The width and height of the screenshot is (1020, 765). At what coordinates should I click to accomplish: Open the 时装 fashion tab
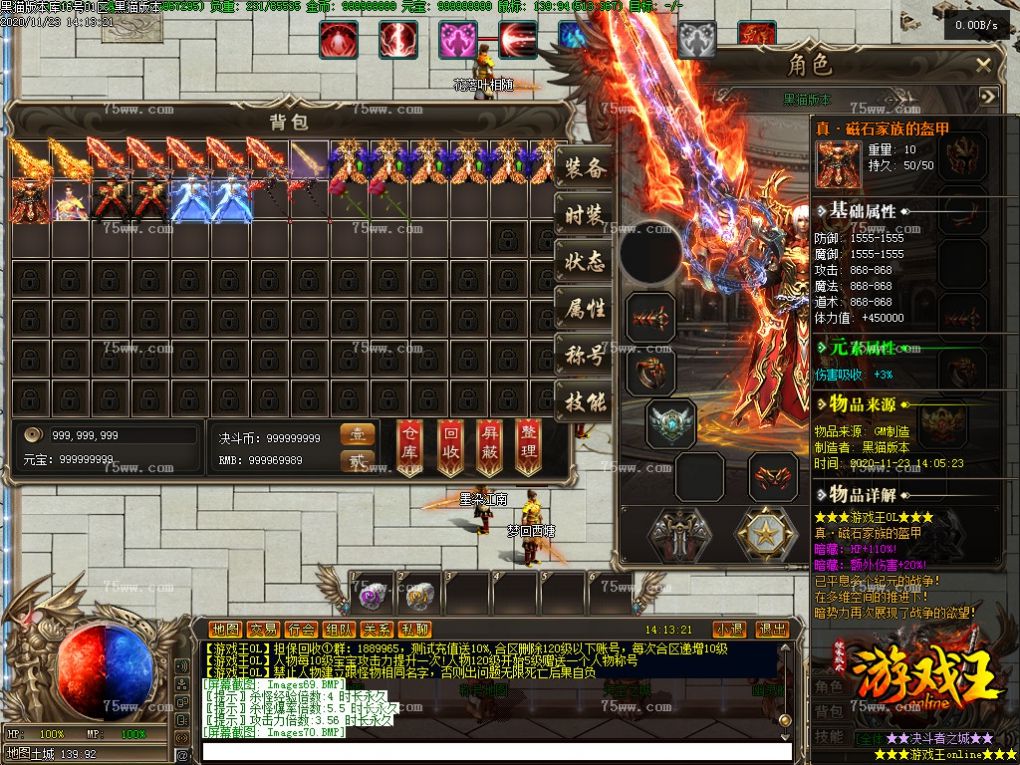pyautogui.click(x=584, y=215)
